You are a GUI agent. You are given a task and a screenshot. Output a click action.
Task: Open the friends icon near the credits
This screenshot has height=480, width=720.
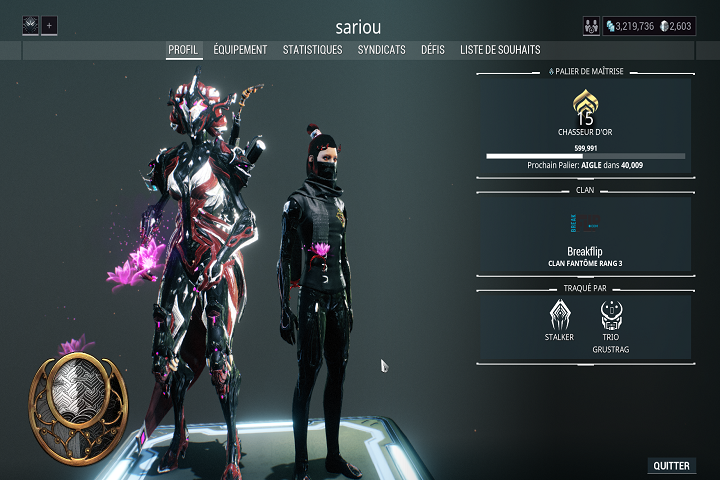[x=591, y=26]
